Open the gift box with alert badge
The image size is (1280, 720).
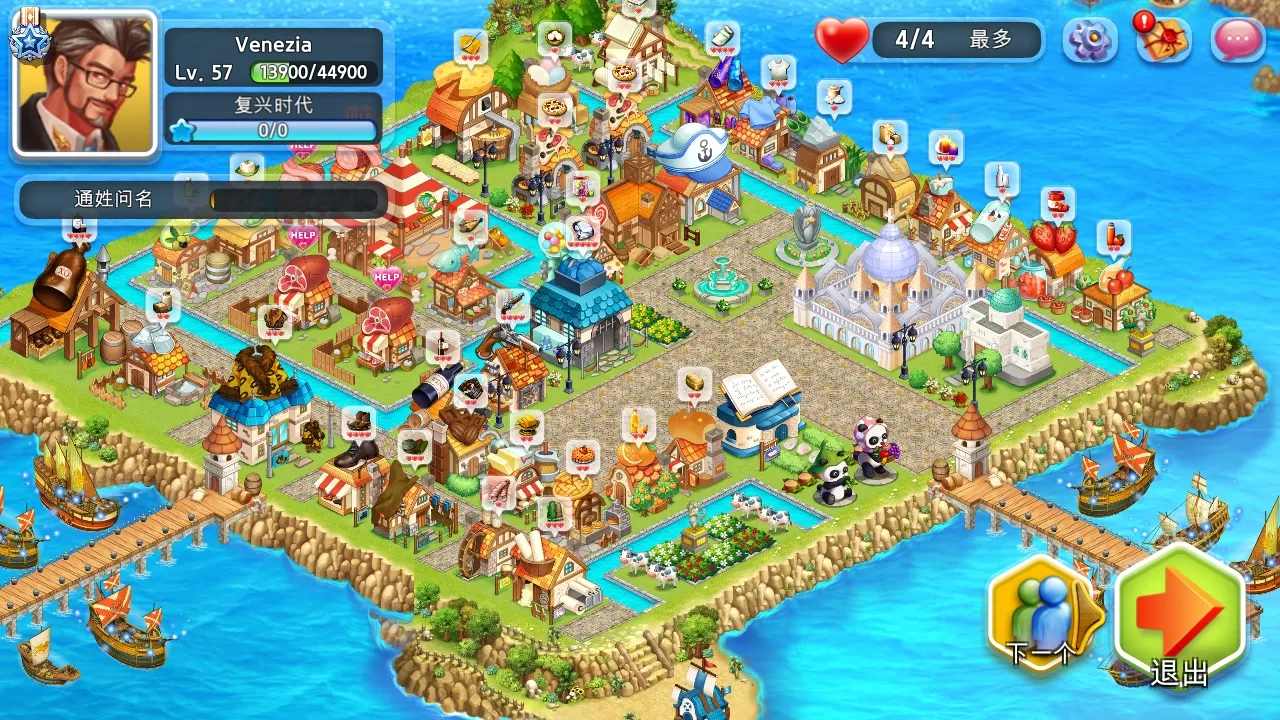pyautogui.click(x=1163, y=40)
